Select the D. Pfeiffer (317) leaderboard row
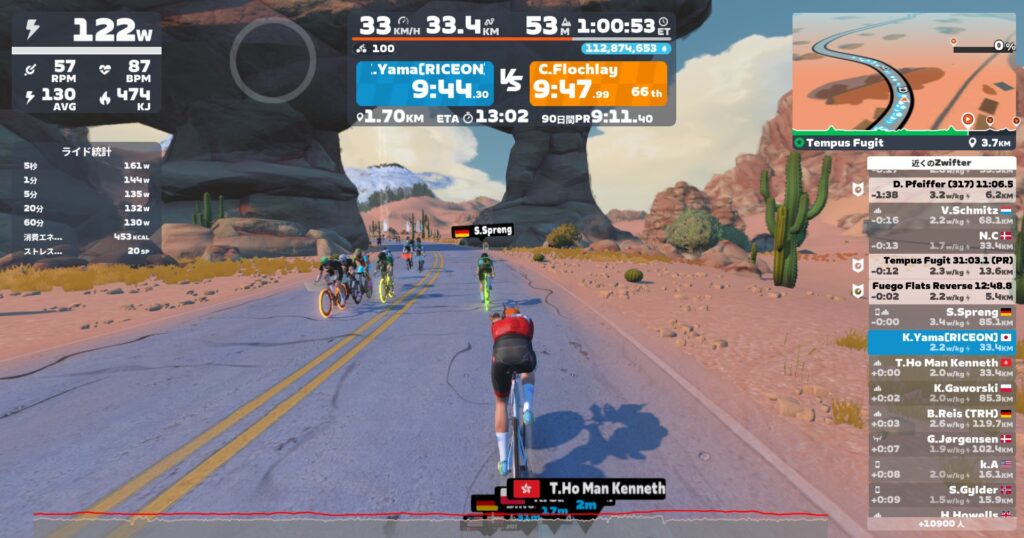The width and height of the screenshot is (1024, 538). 941,190
